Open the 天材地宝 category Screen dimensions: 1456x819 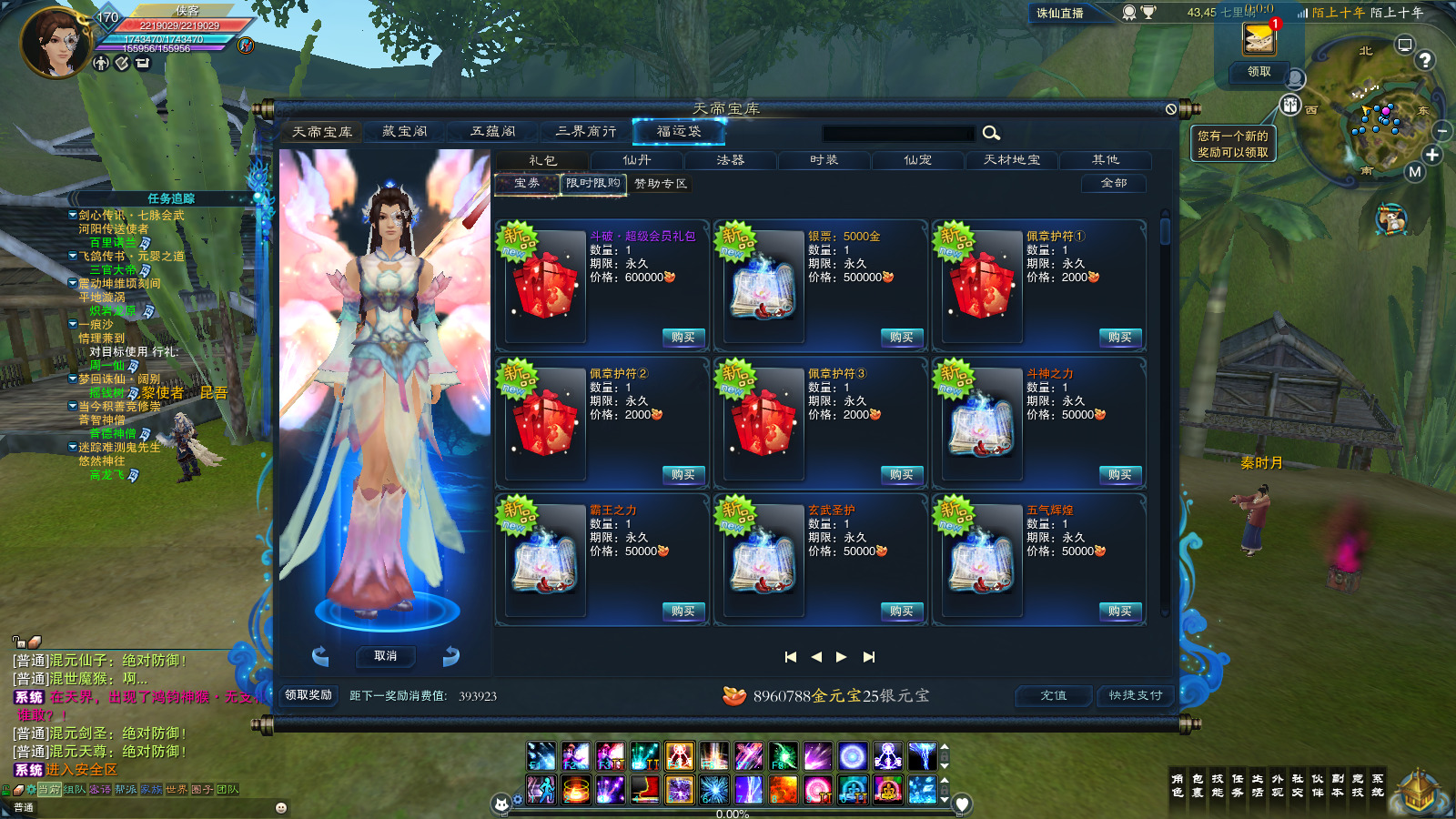[x=1011, y=160]
